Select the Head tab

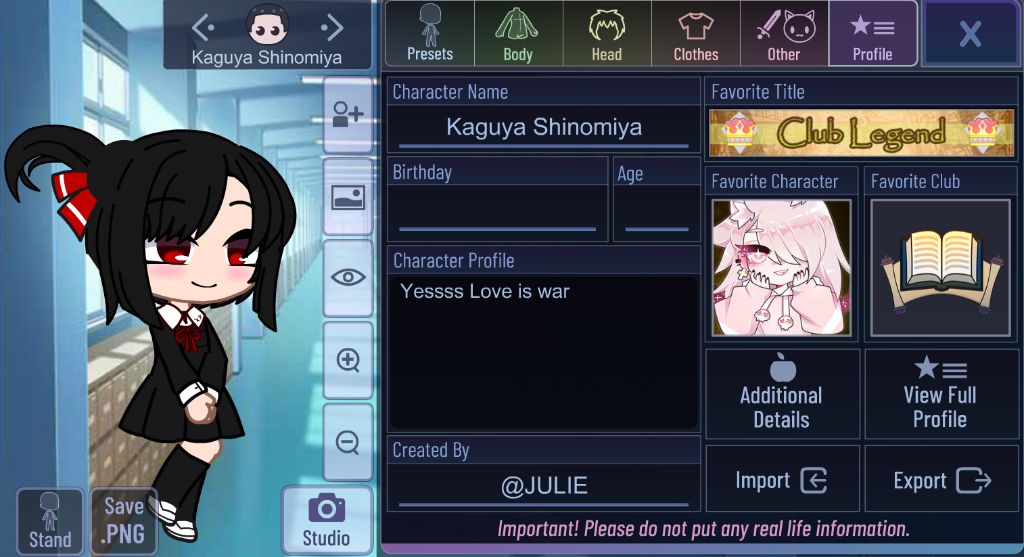point(606,34)
